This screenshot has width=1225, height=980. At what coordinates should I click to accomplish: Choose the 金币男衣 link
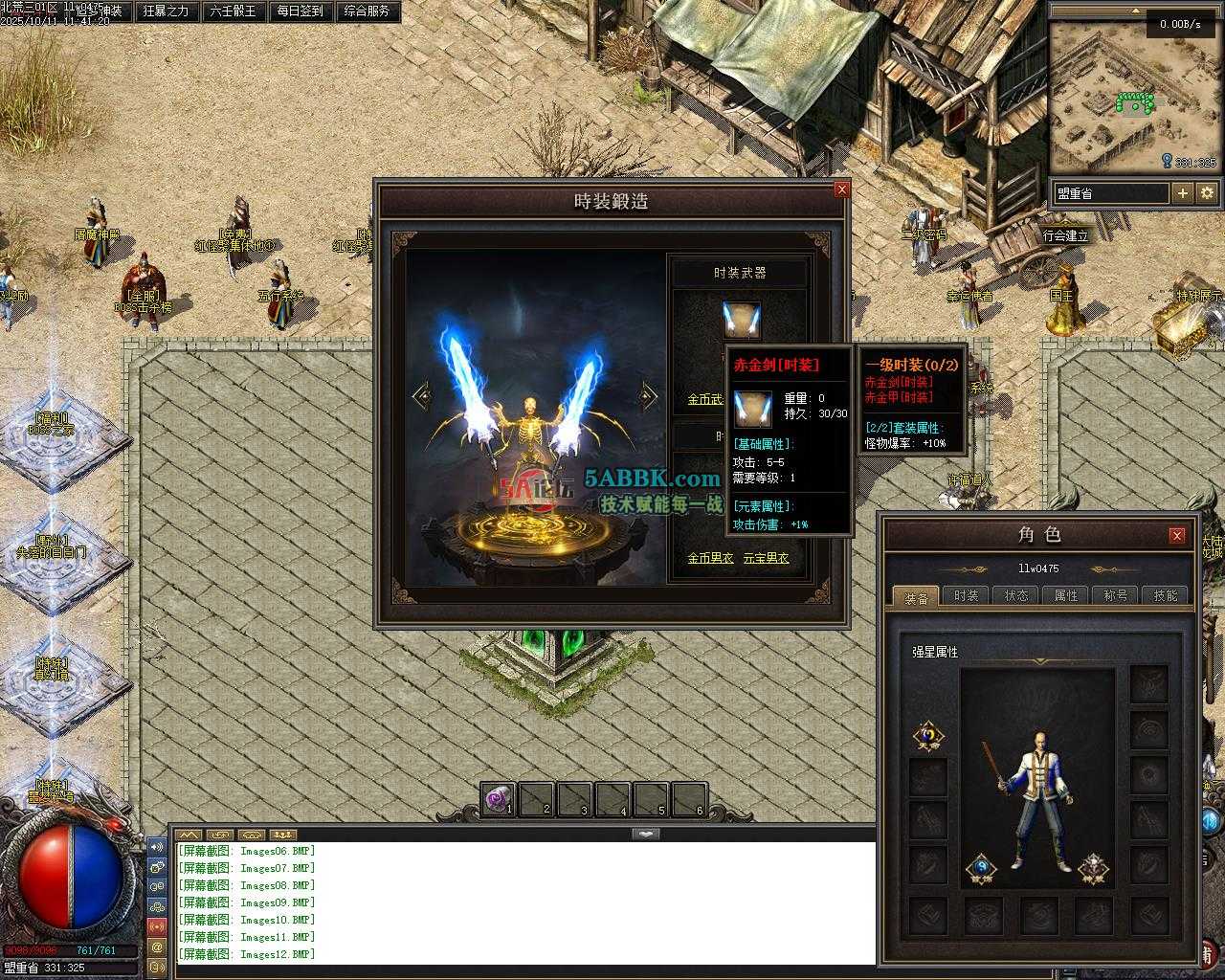coord(710,558)
